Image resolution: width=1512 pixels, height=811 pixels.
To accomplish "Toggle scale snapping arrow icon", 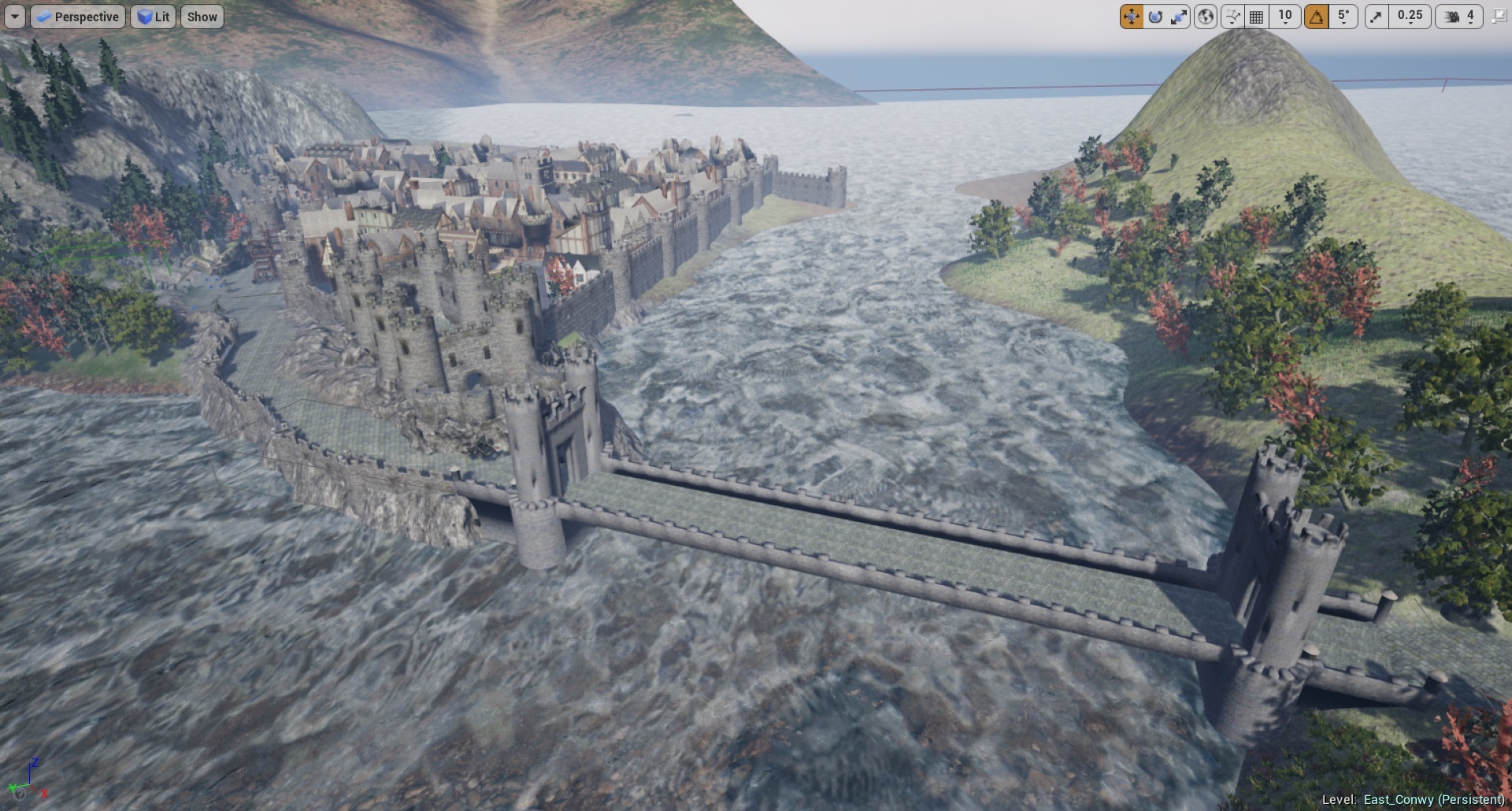I will point(1376,17).
